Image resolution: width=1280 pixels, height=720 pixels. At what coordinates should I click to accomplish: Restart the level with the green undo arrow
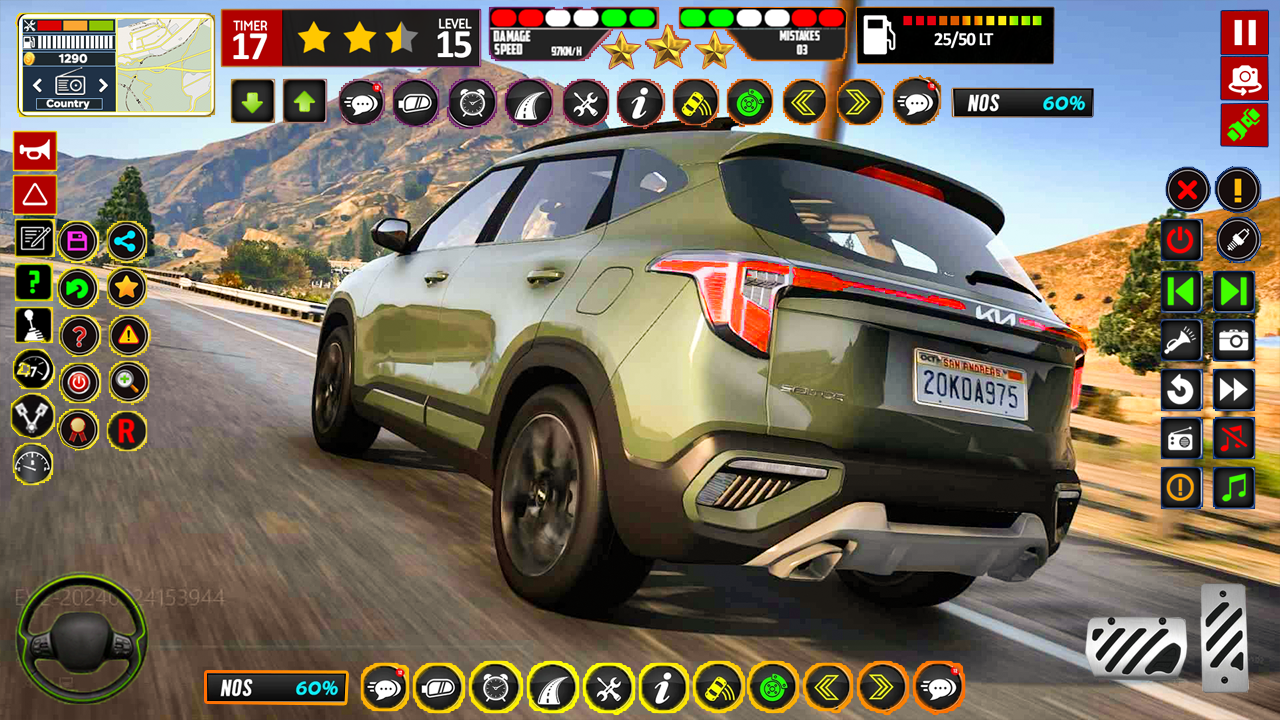coord(78,288)
